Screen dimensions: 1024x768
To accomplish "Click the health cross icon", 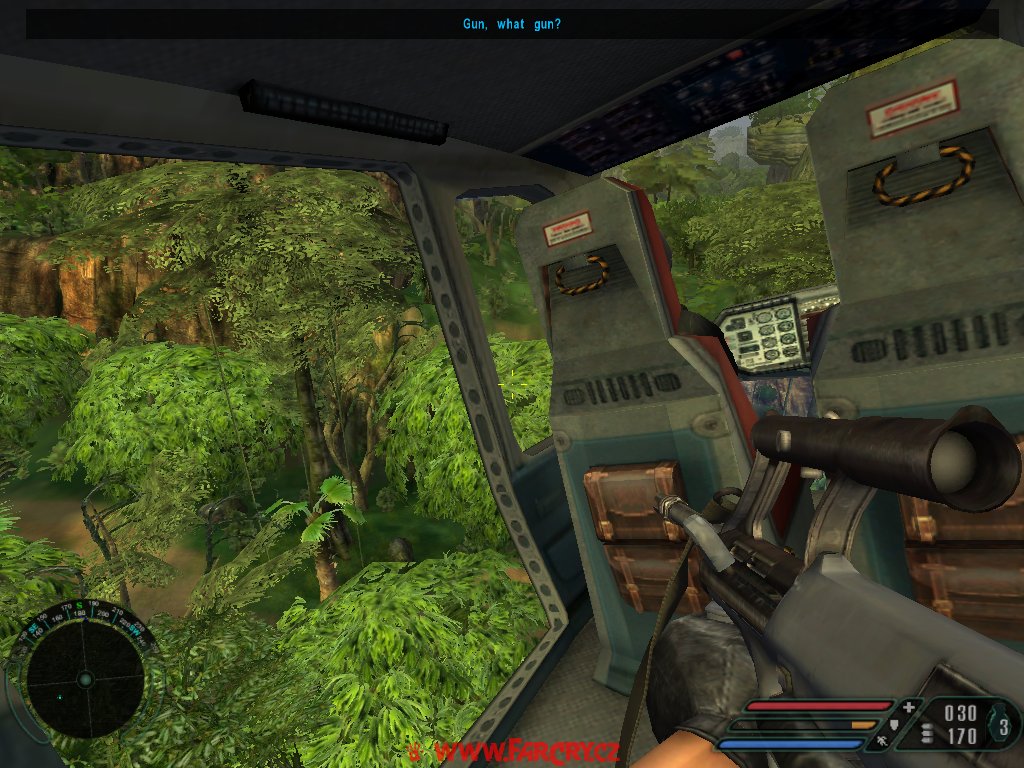I will click(x=908, y=708).
